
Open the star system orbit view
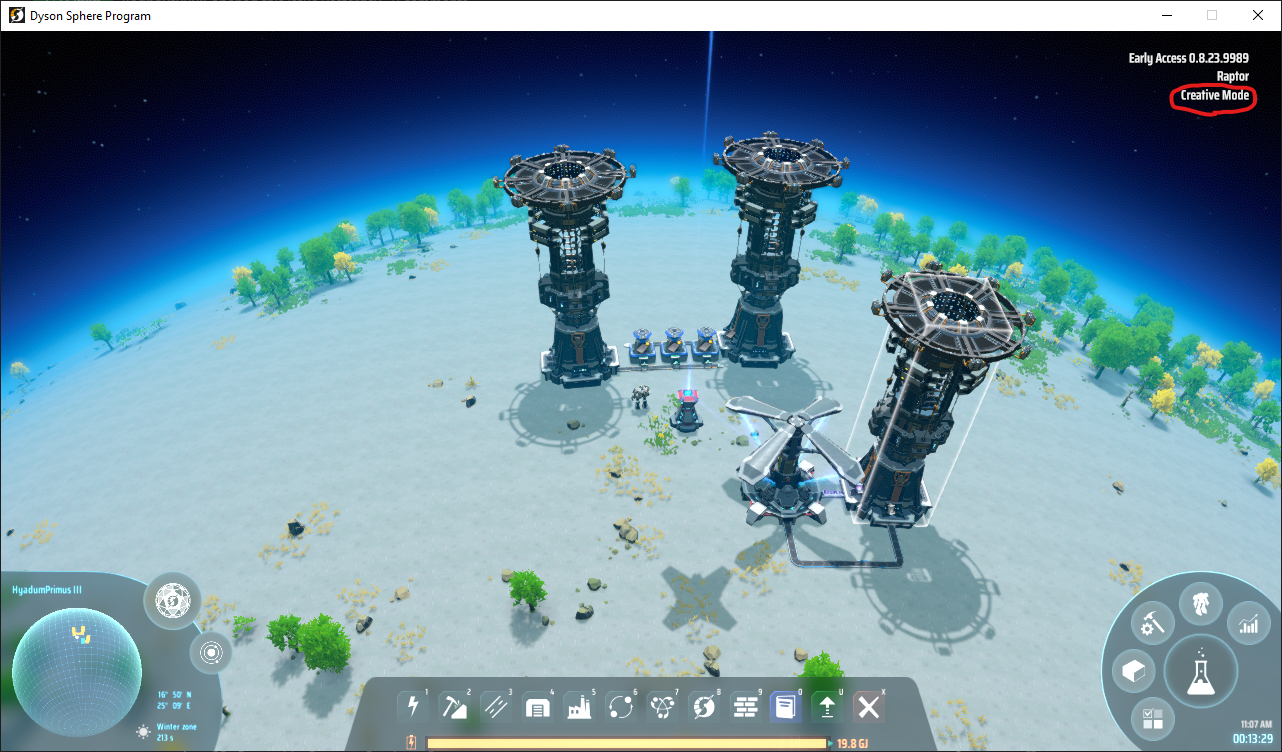coord(212,653)
